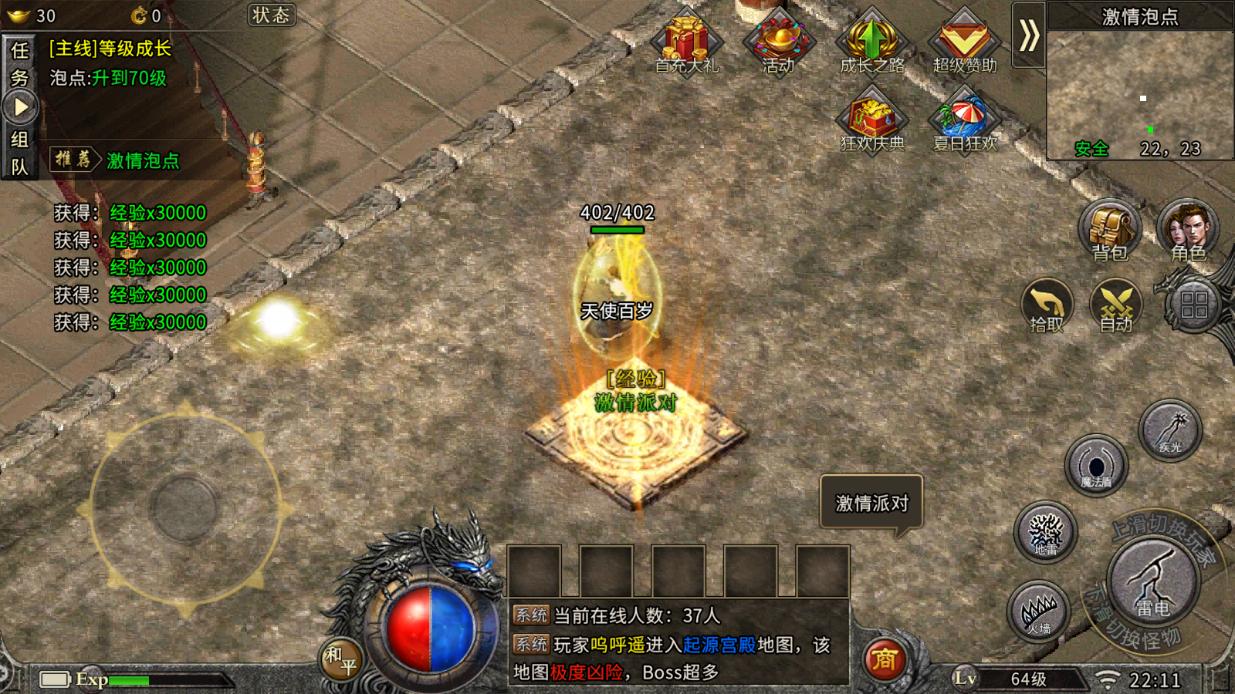The image size is (1235, 694).
Task: Open the 活动 events icon
Action: coord(778,42)
